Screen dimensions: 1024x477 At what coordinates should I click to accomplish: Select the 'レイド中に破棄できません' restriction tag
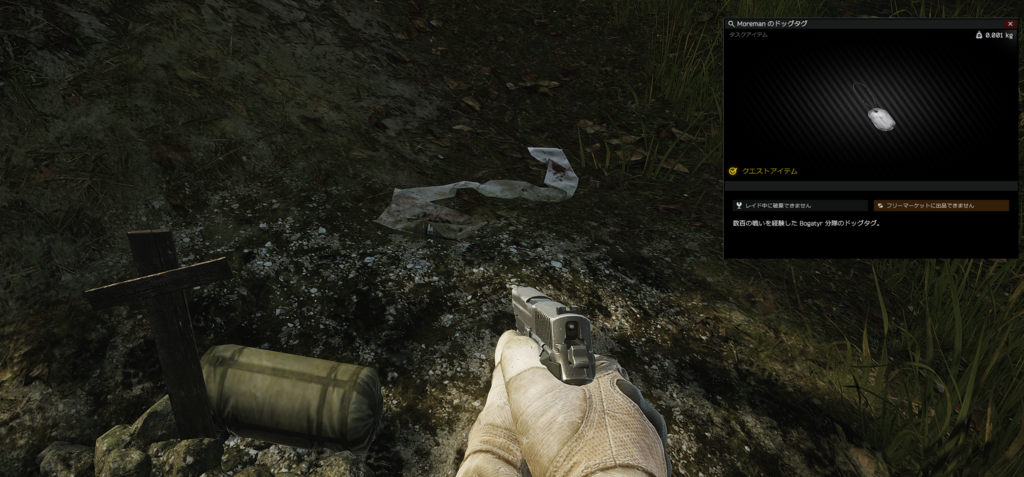point(799,206)
